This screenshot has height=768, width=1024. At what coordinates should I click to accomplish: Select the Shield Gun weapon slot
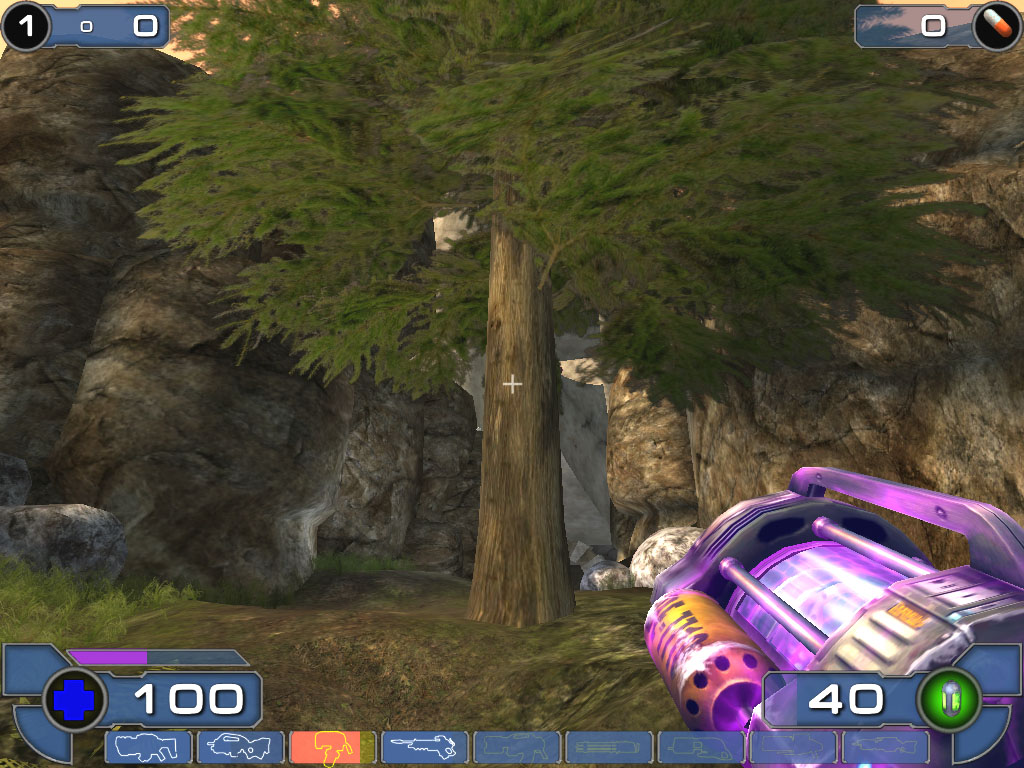pos(148,747)
